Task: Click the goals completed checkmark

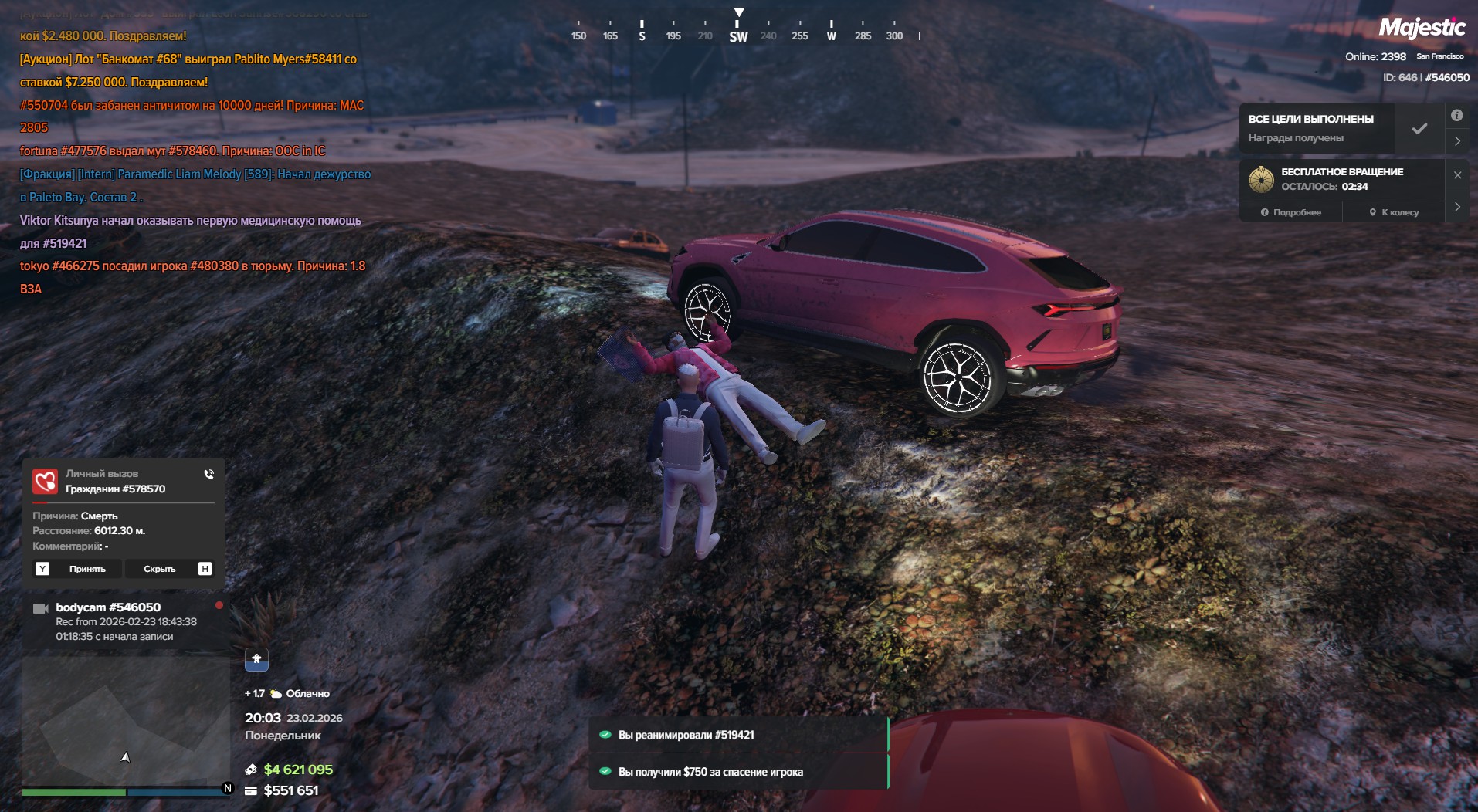Action: tap(1419, 129)
